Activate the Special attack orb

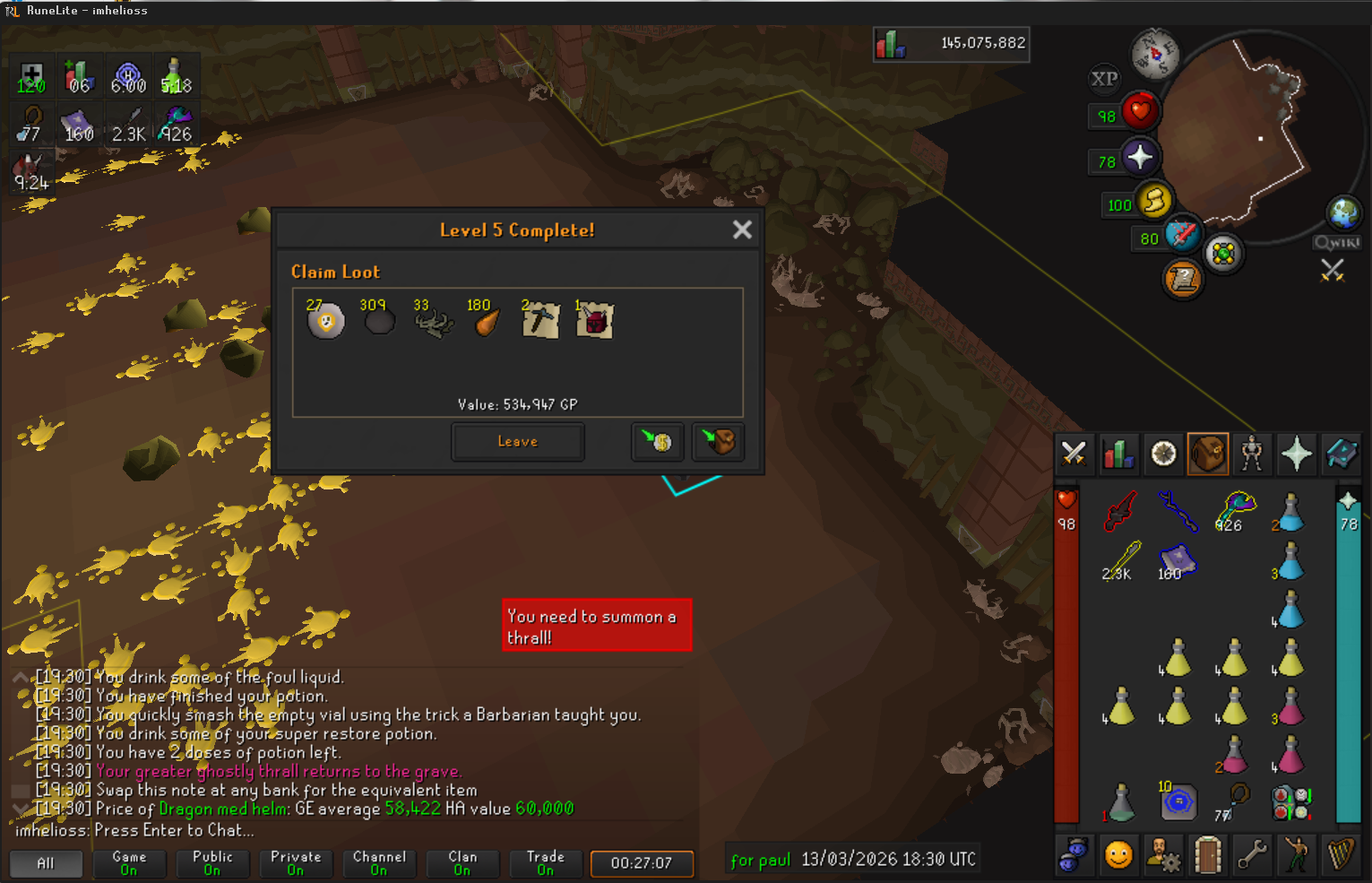[x=1183, y=235]
